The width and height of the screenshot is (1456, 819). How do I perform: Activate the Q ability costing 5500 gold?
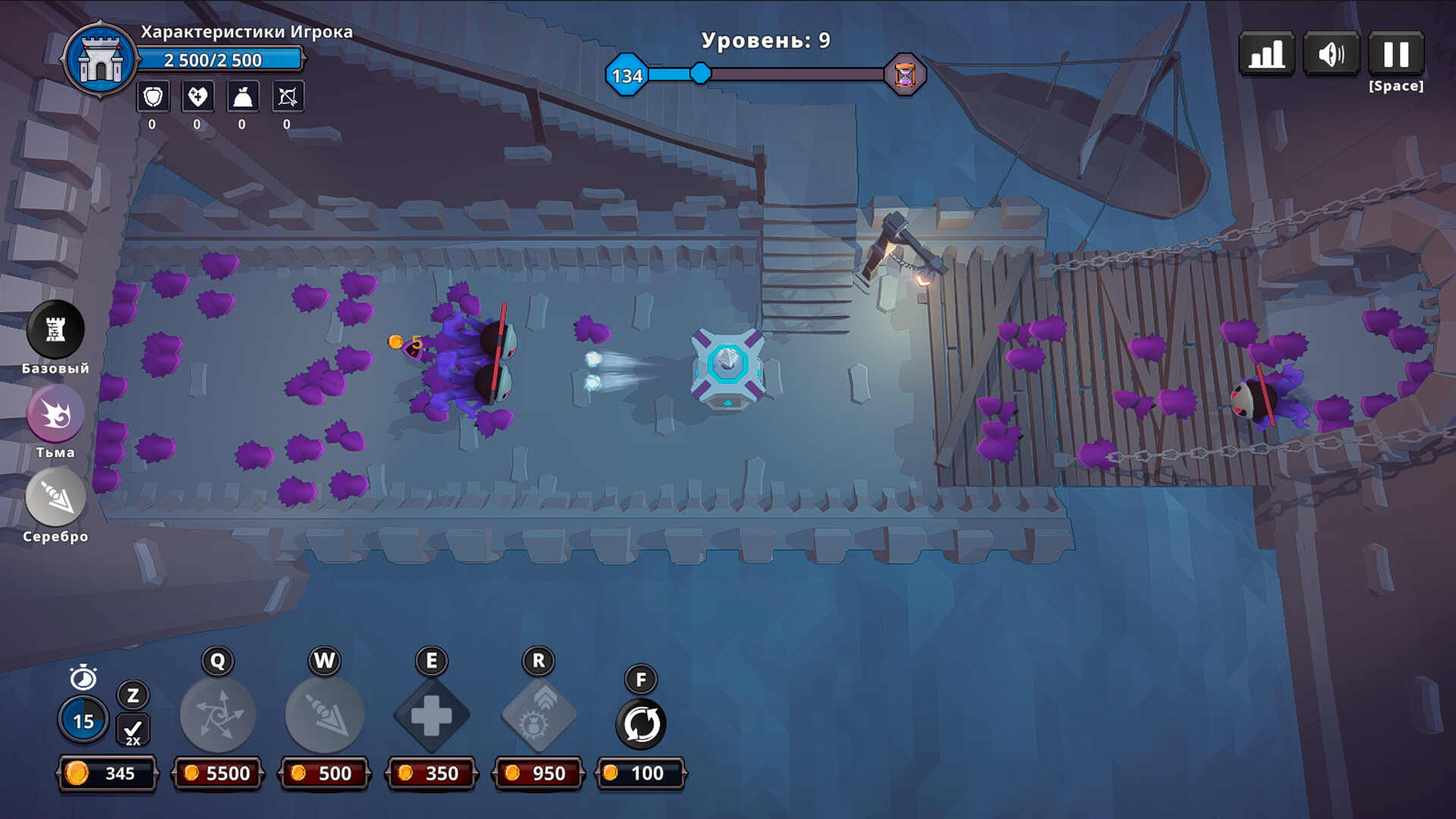(217, 714)
